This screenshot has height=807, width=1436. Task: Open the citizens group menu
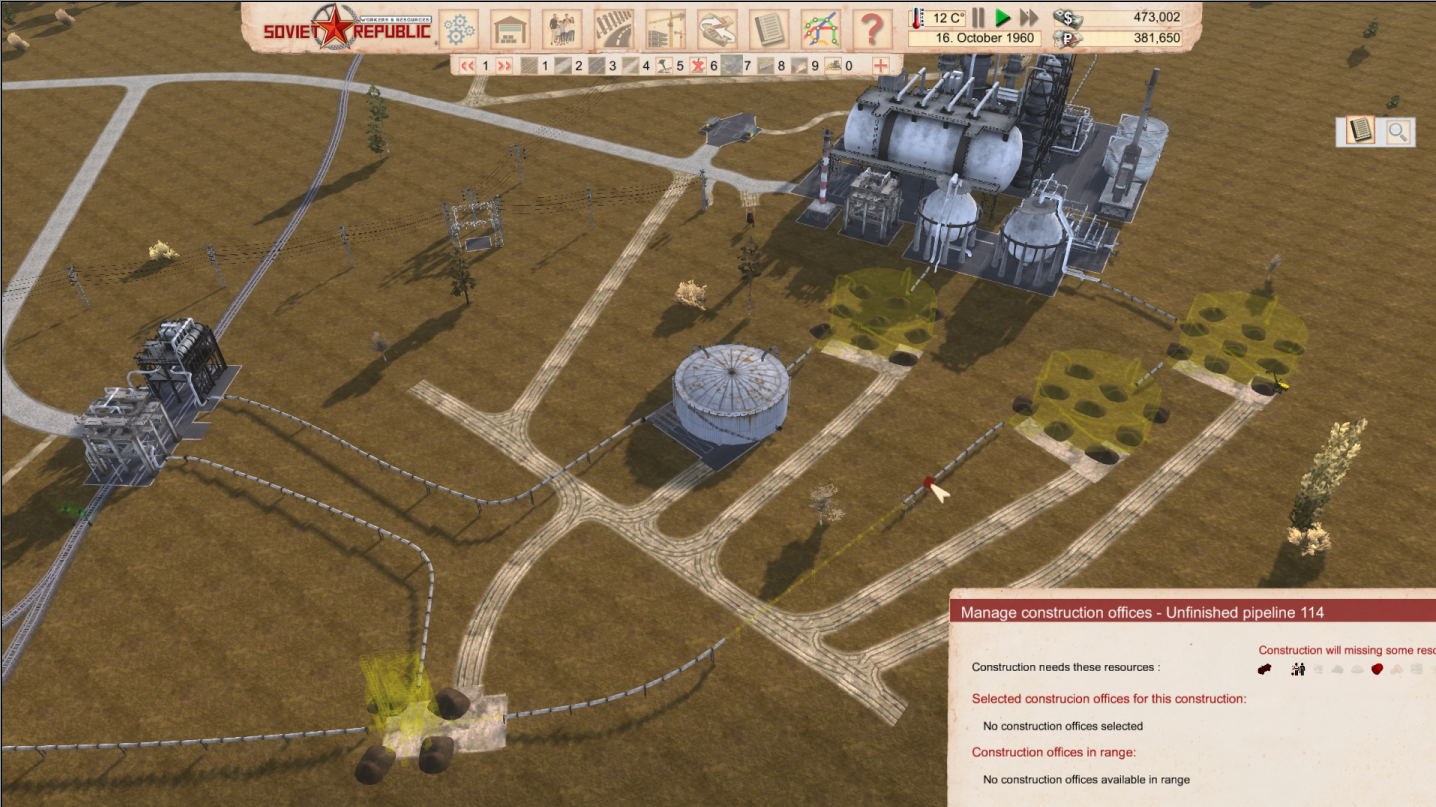coord(562,28)
